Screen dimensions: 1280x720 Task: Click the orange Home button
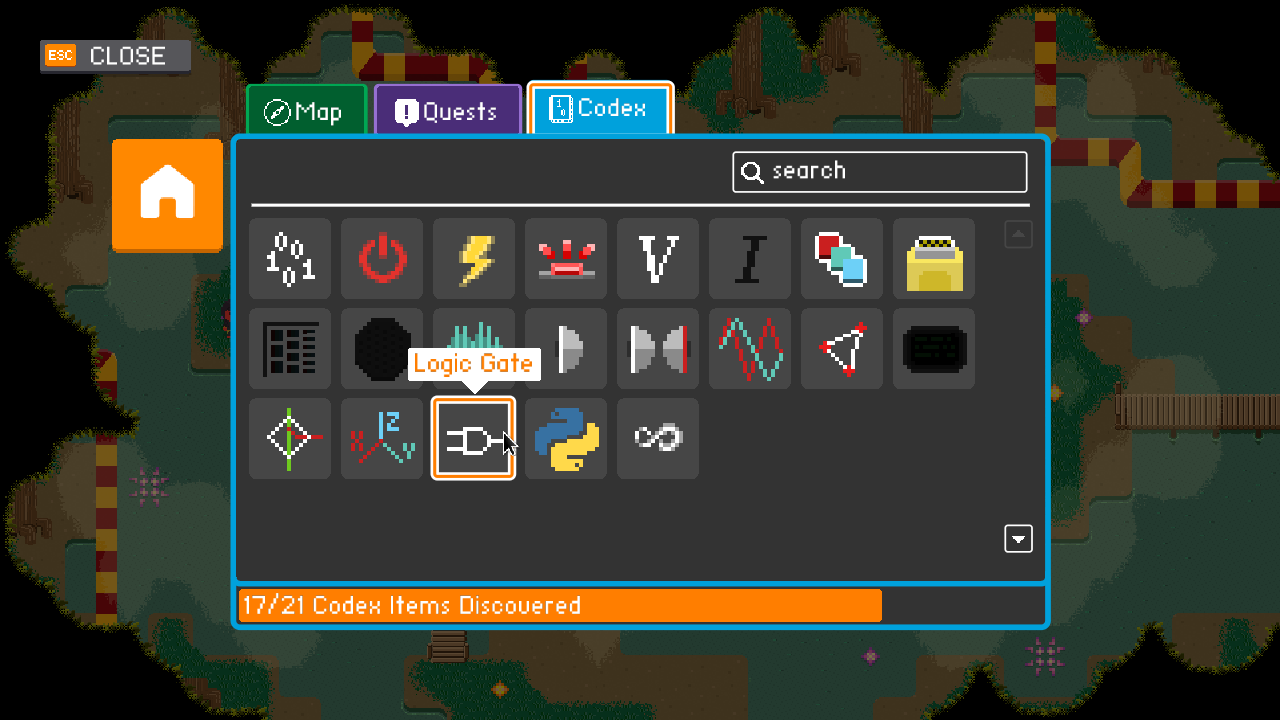tap(166, 195)
